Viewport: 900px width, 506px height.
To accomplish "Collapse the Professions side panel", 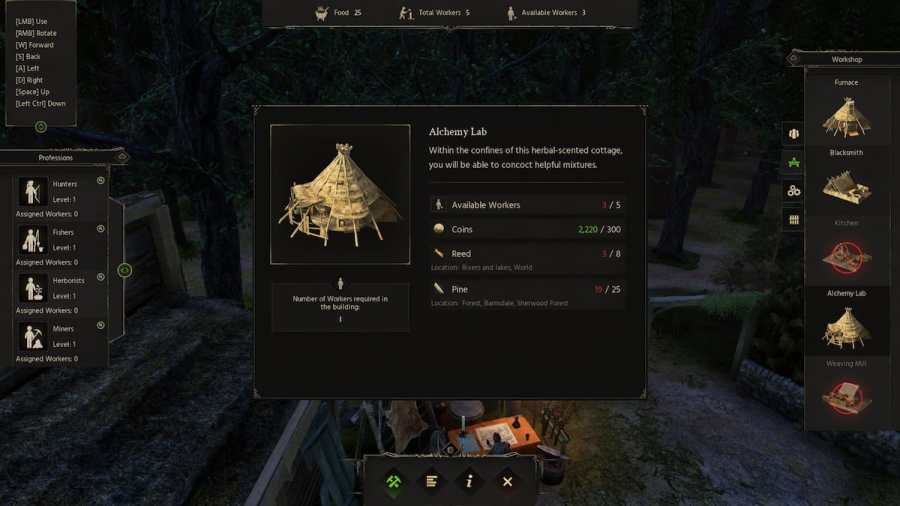I will pos(125,270).
